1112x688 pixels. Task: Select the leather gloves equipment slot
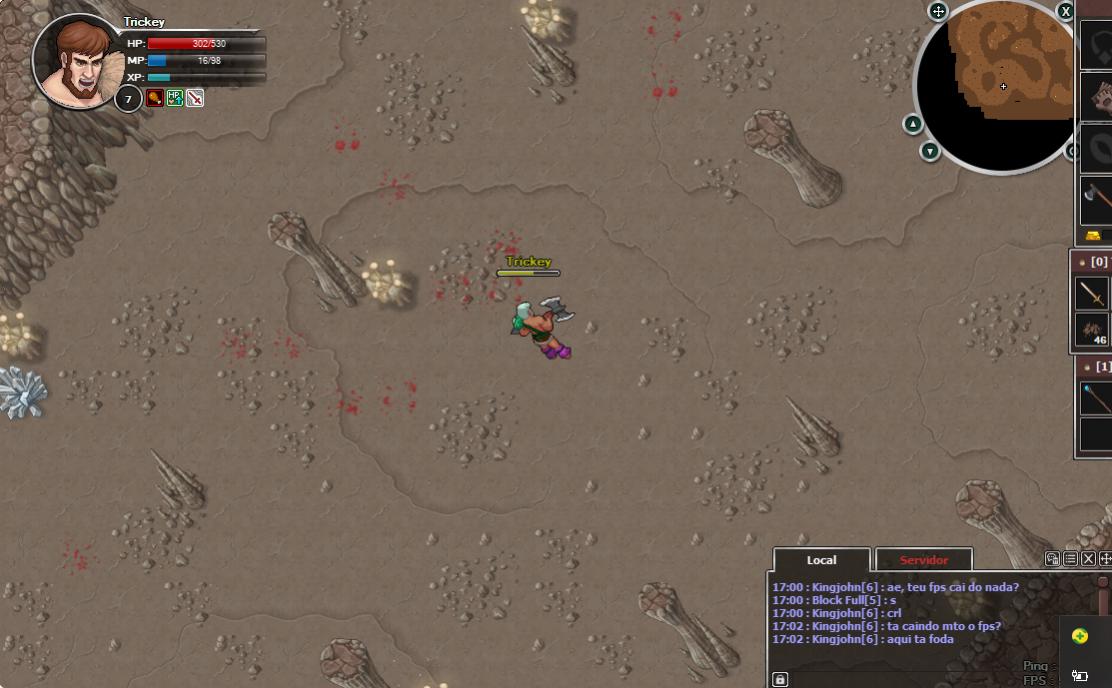point(1099,97)
